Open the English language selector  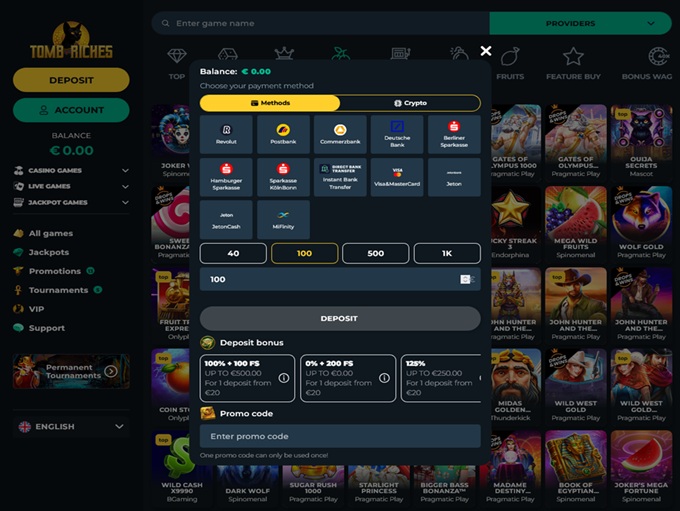(71, 427)
